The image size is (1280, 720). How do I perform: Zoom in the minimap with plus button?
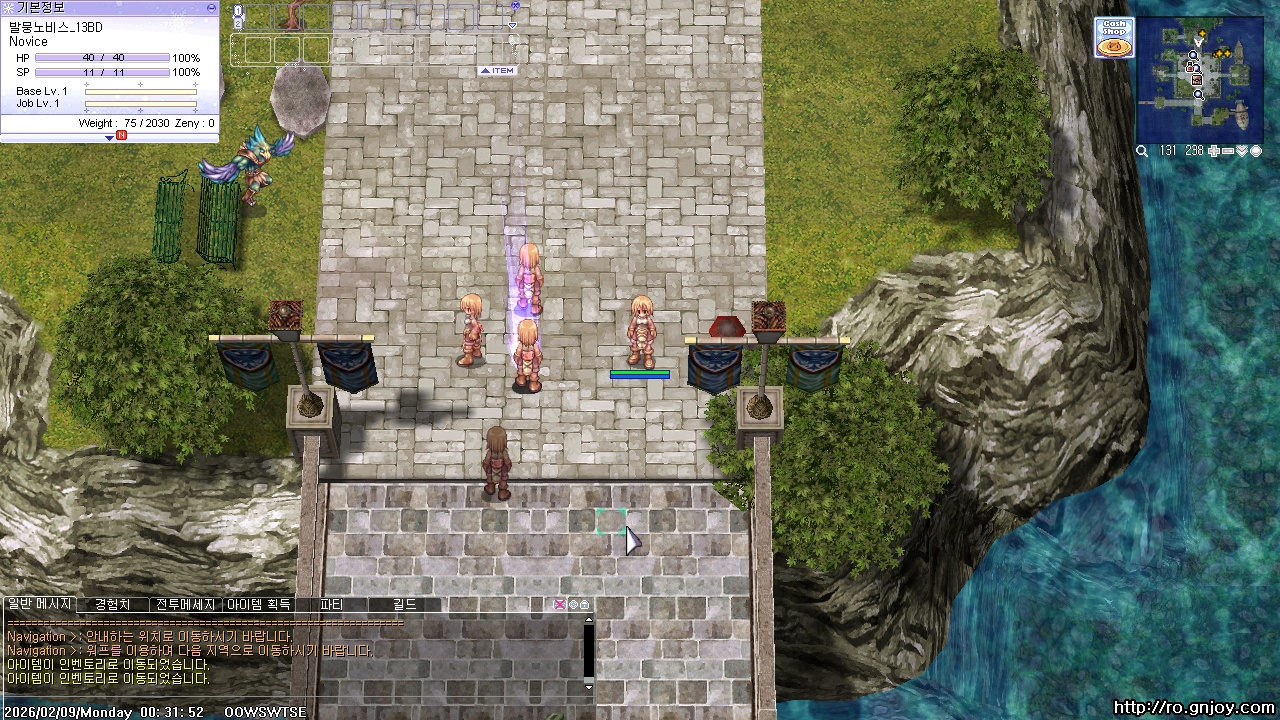(1214, 151)
